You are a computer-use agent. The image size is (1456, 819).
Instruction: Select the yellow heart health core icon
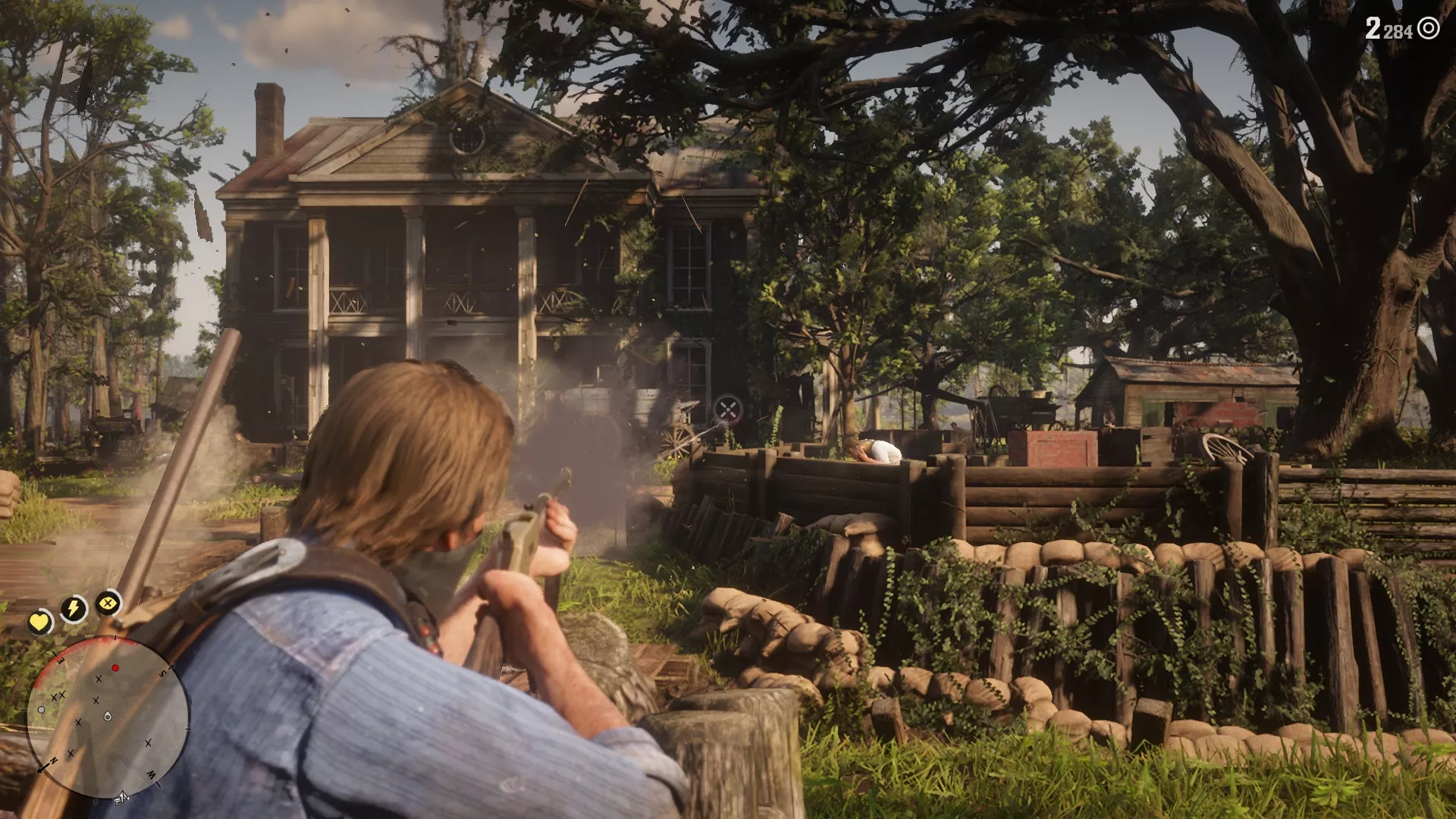tap(39, 623)
